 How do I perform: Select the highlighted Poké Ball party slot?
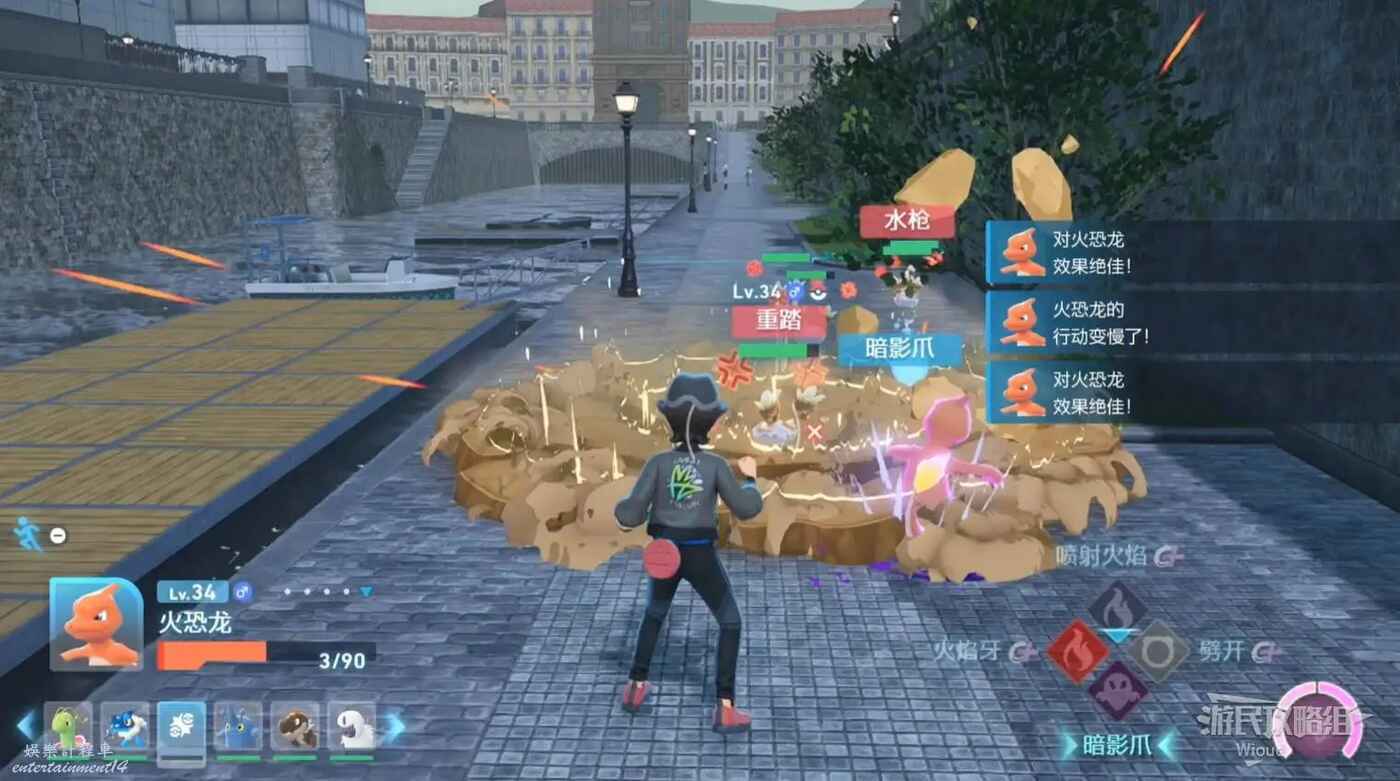coord(182,726)
